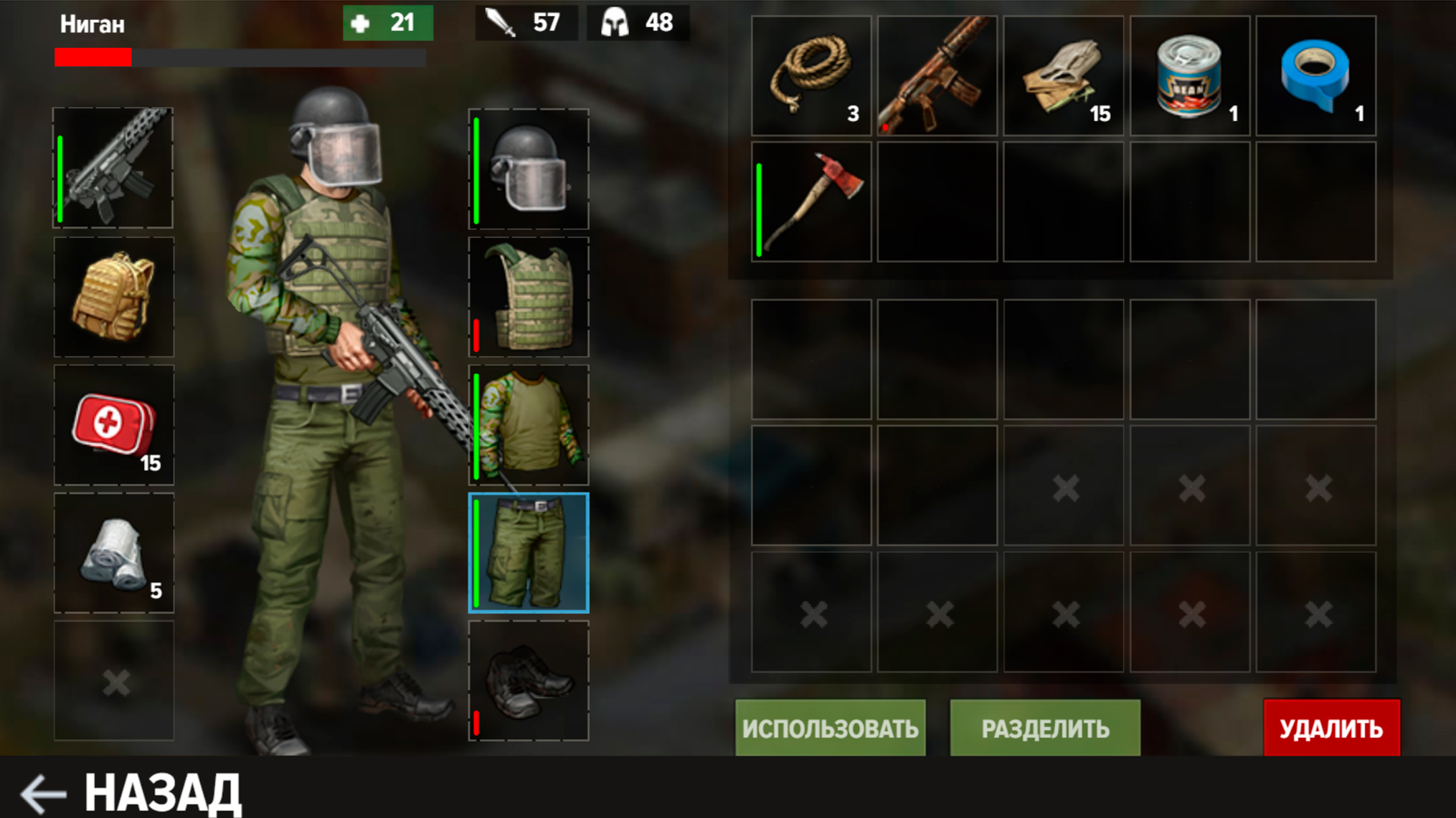
Task: Click the health cross stat counter
Action: (387, 22)
